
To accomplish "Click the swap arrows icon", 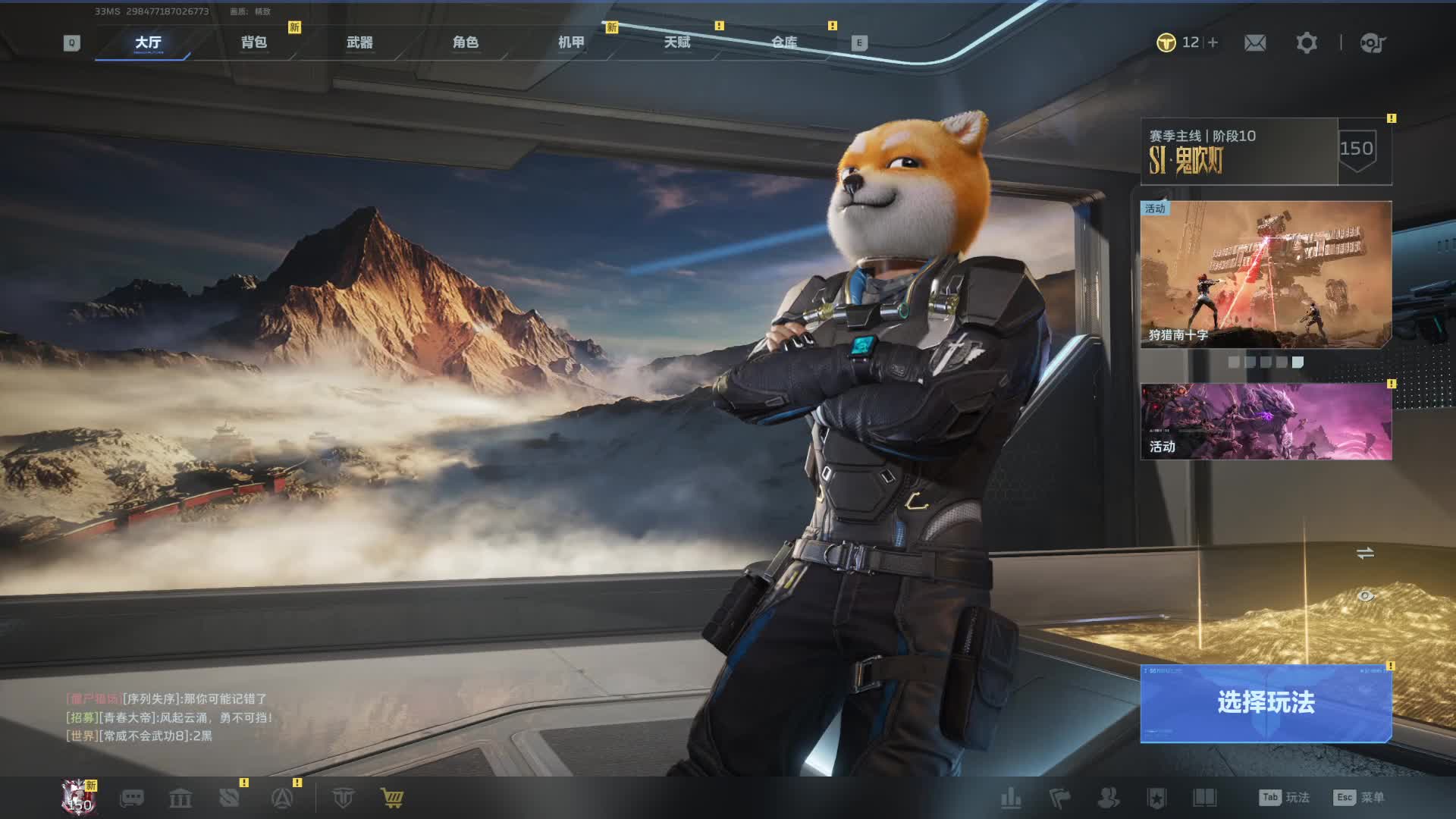I will pyautogui.click(x=1365, y=554).
